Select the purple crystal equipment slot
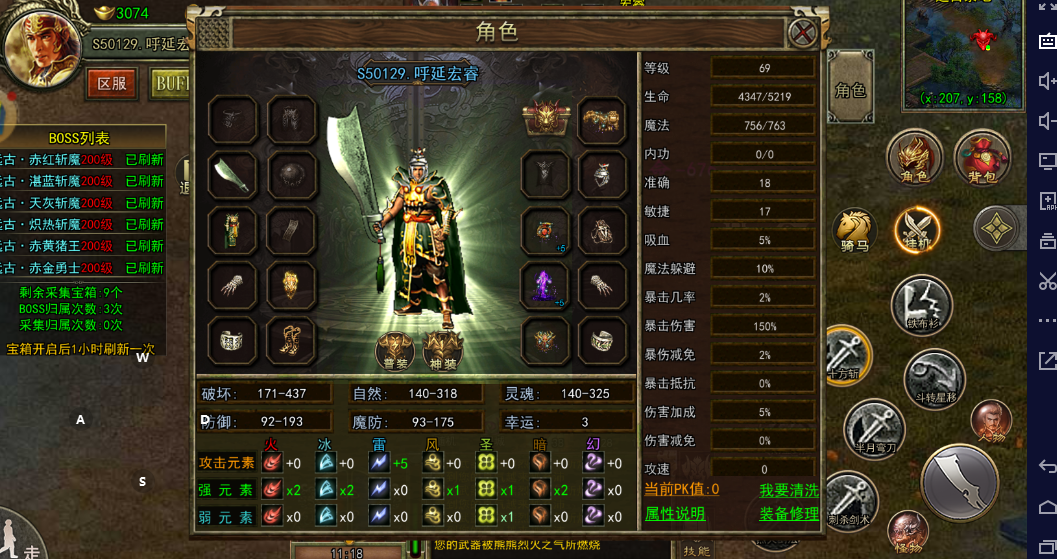This screenshot has height=559, width=1057. tap(546, 285)
